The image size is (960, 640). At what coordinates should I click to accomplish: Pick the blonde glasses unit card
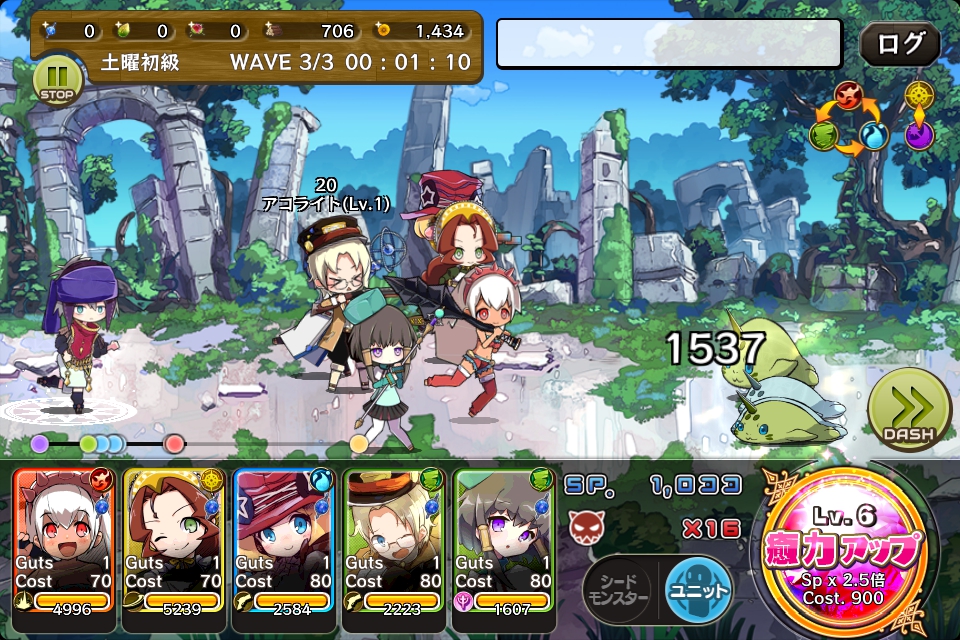pyautogui.click(x=393, y=538)
